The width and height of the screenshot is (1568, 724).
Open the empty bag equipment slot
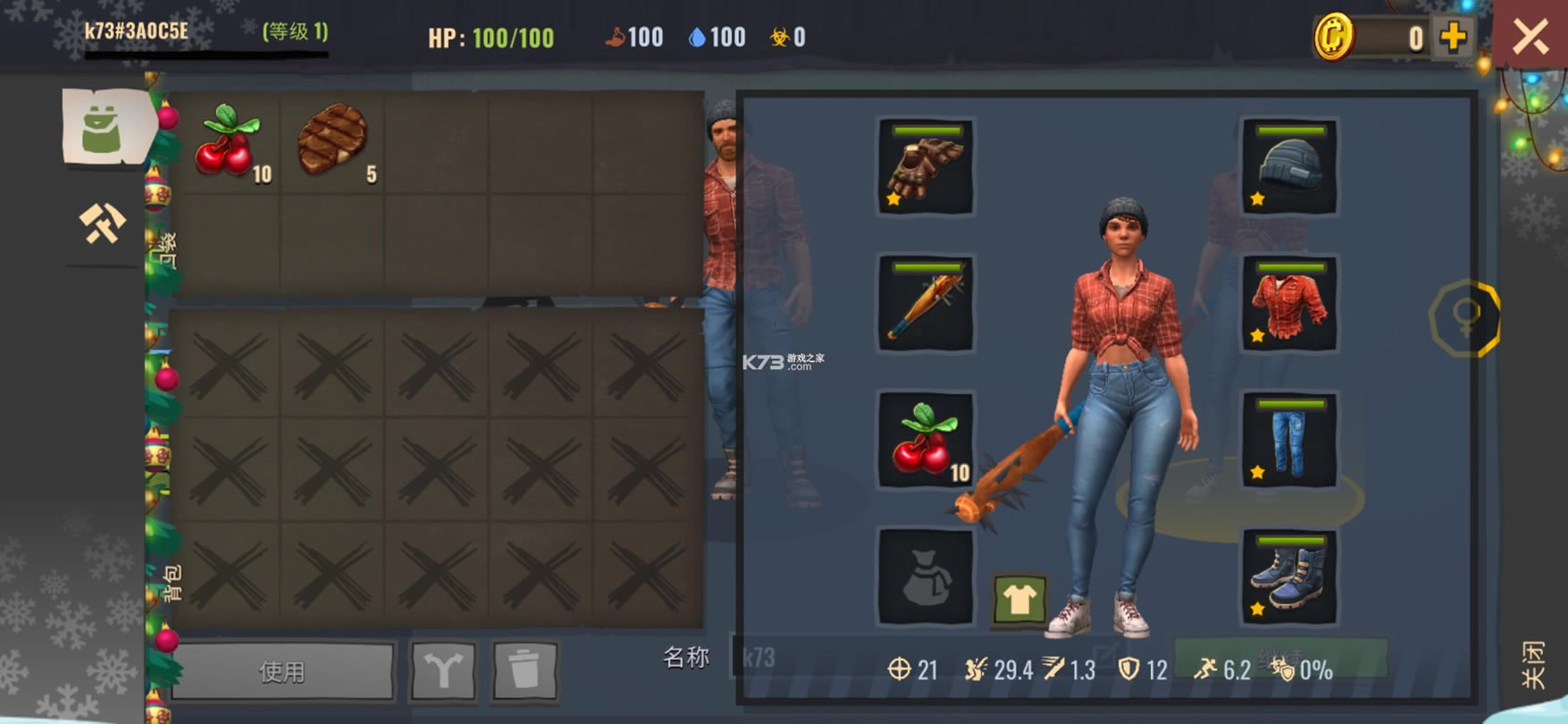point(926,577)
